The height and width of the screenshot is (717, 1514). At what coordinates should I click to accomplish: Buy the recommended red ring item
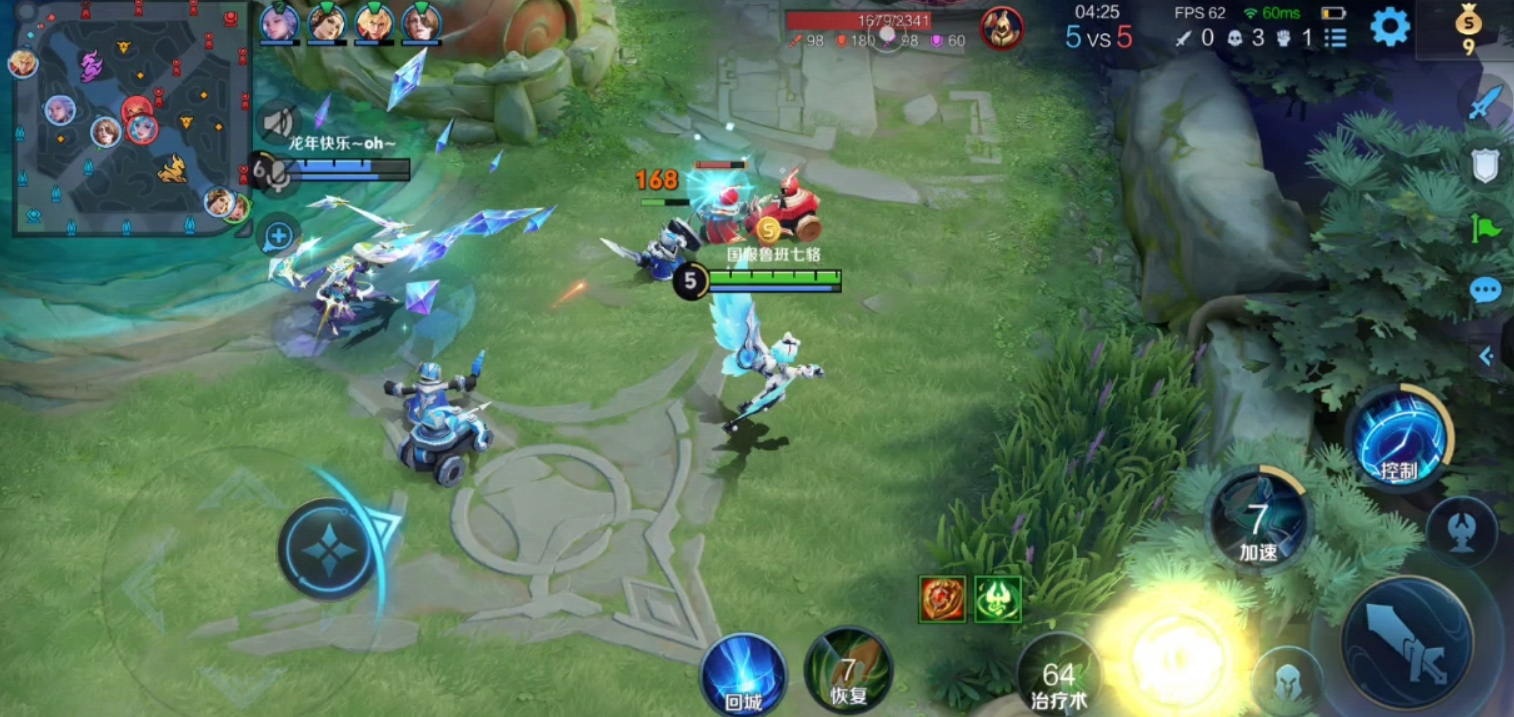pos(942,599)
